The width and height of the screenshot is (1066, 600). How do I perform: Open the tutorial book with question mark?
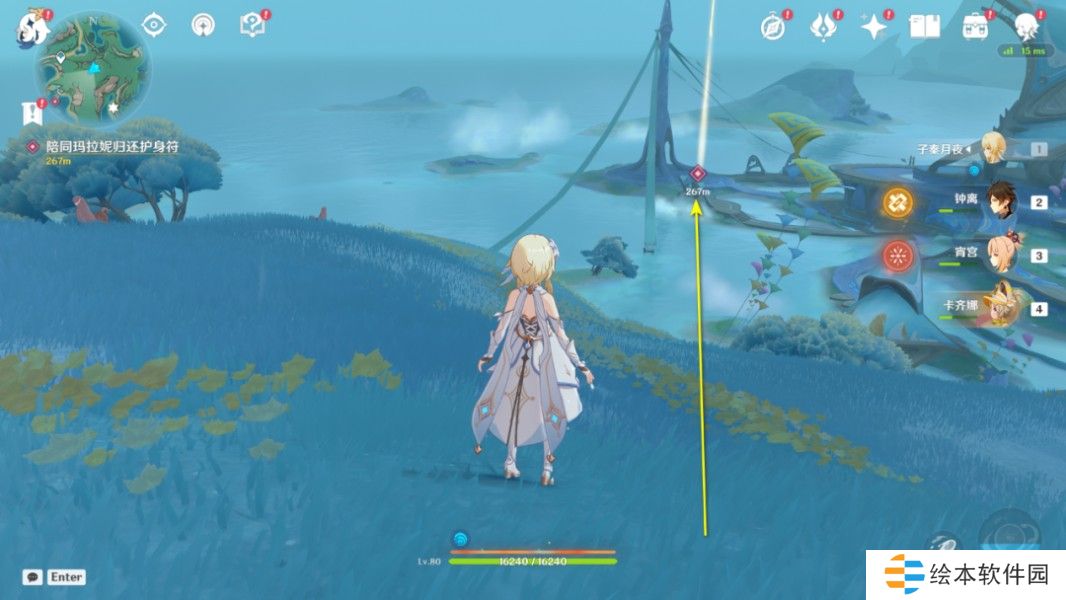click(x=252, y=25)
